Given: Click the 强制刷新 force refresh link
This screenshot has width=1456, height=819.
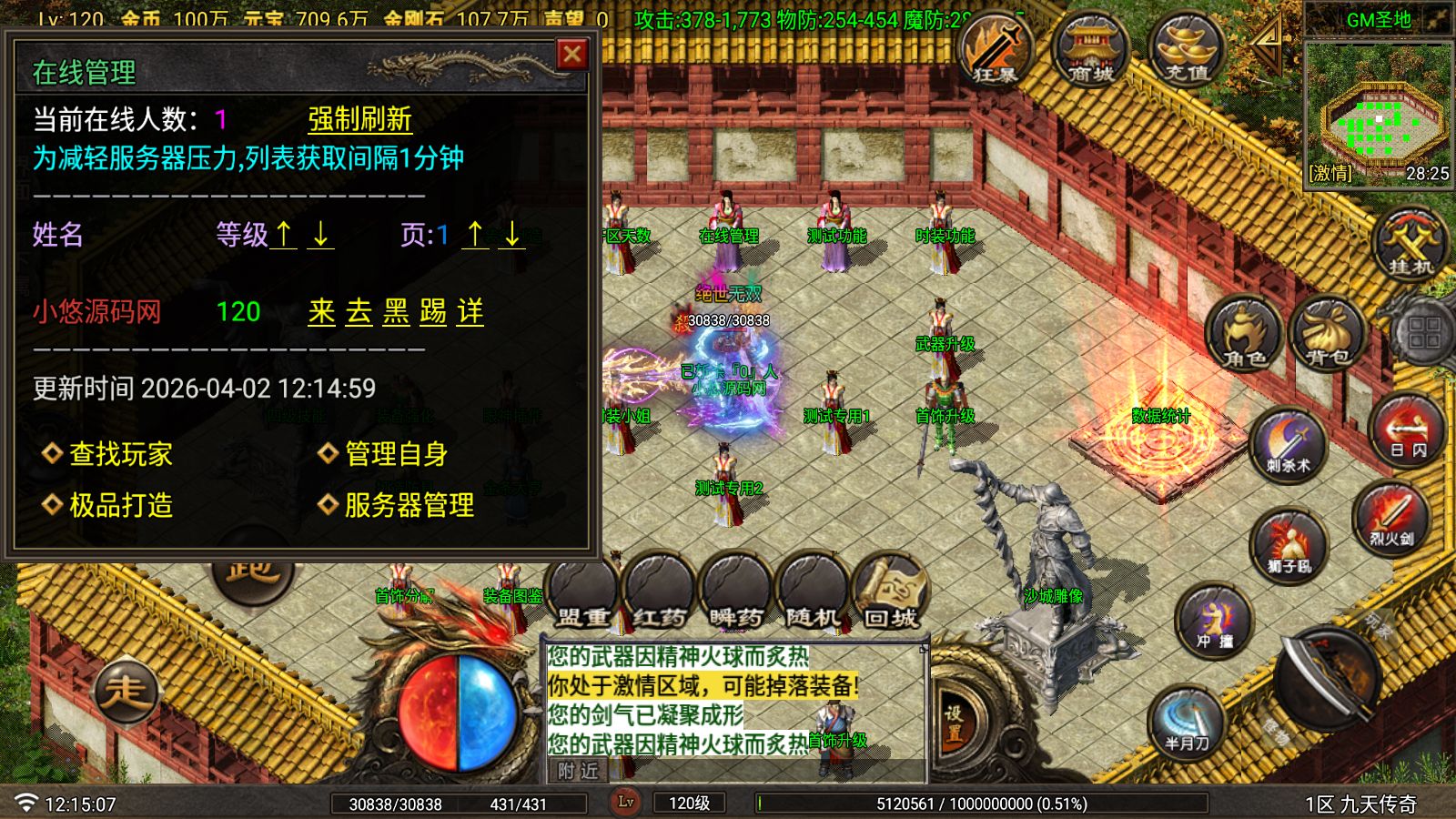Looking at the screenshot, I should pyautogui.click(x=358, y=119).
